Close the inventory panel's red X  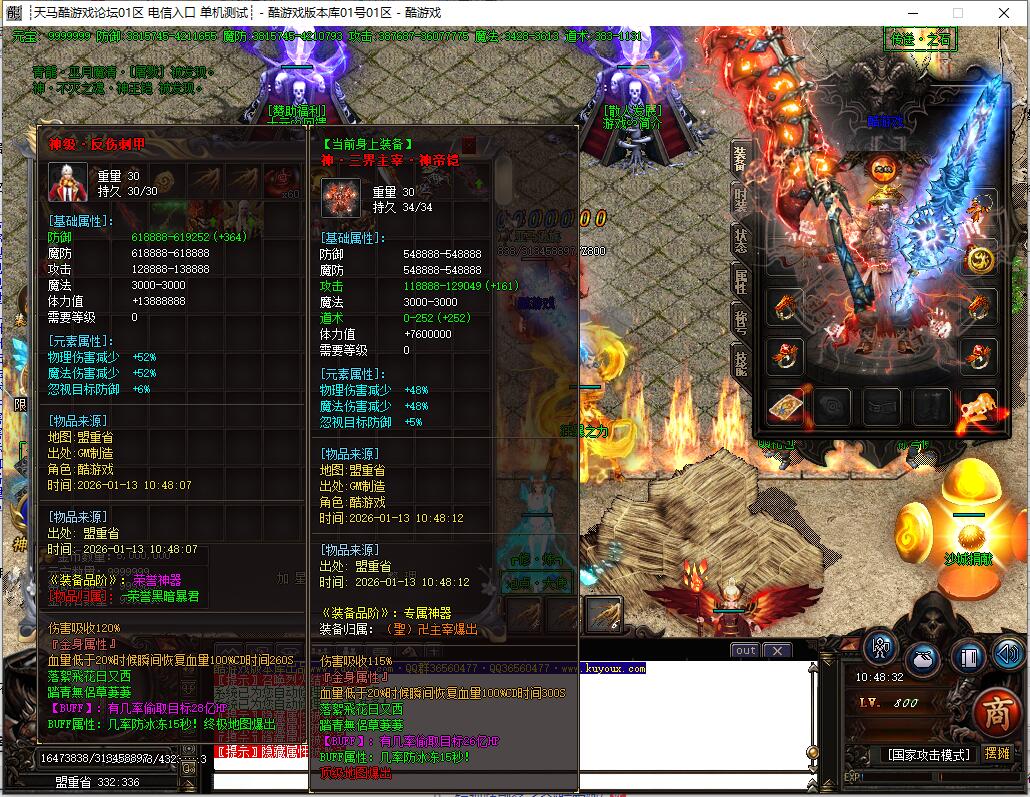point(468,144)
